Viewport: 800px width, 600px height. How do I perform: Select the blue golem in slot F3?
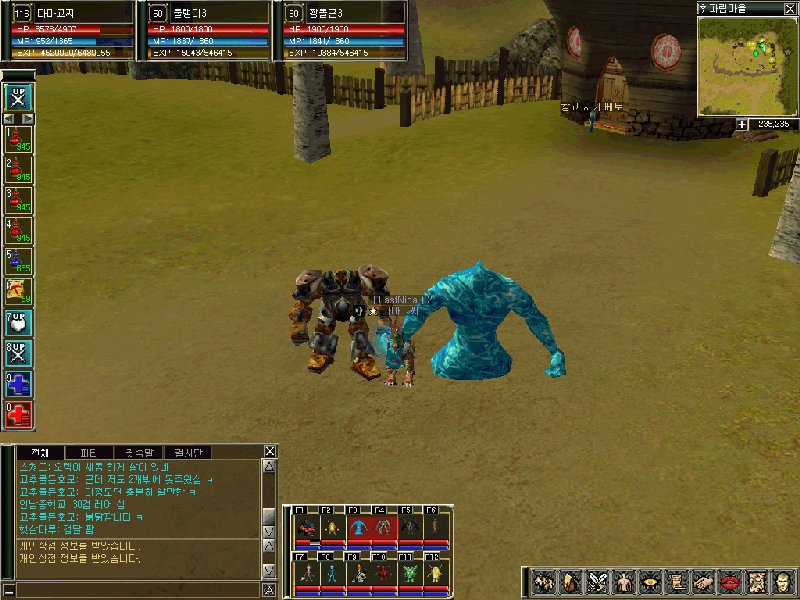pyautogui.click(x=358, y=528)
